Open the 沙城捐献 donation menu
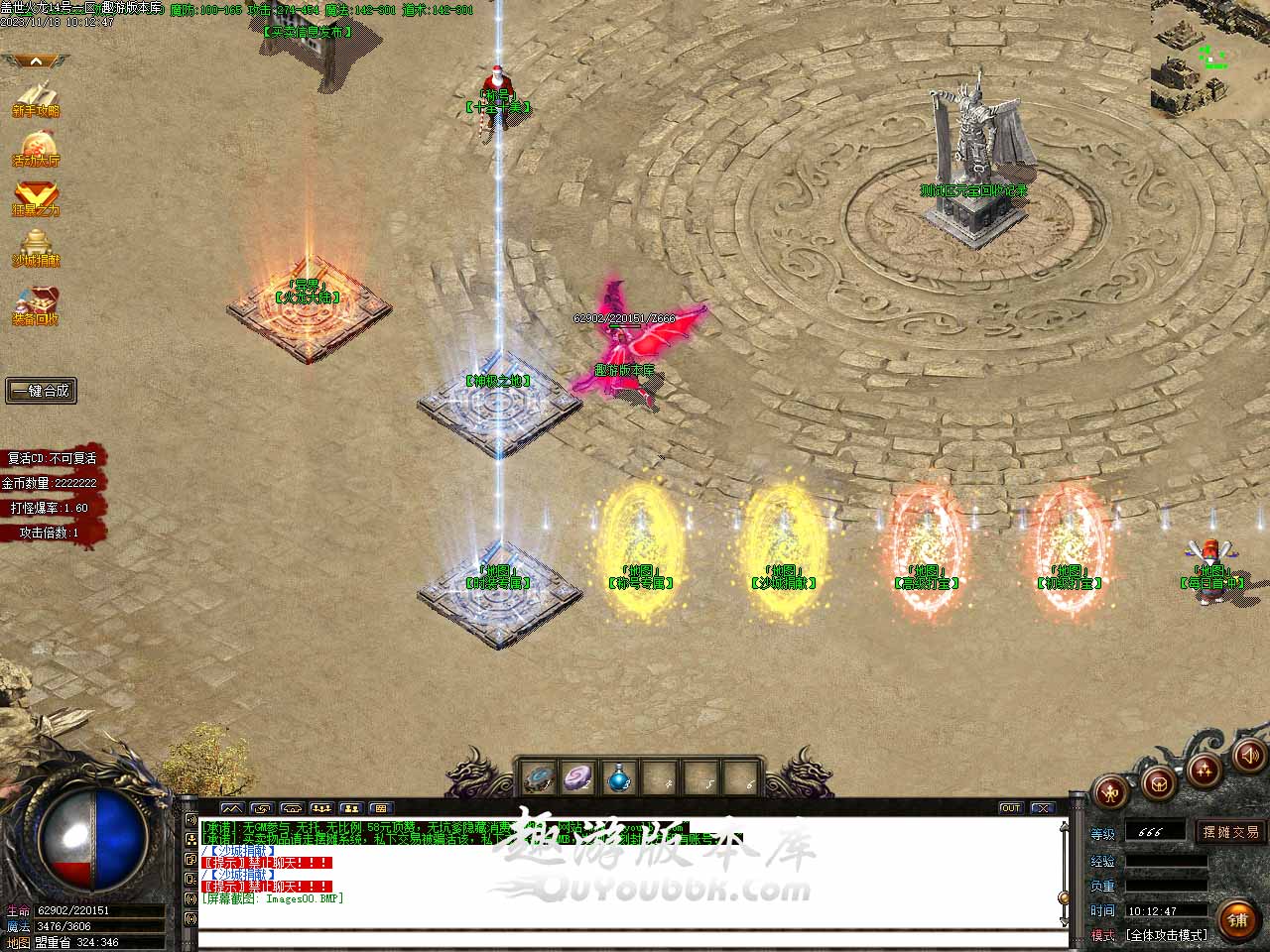Image resolution: width=1270 pixels, height=952 pixels. pyautogui.click(x=36, y=247)
